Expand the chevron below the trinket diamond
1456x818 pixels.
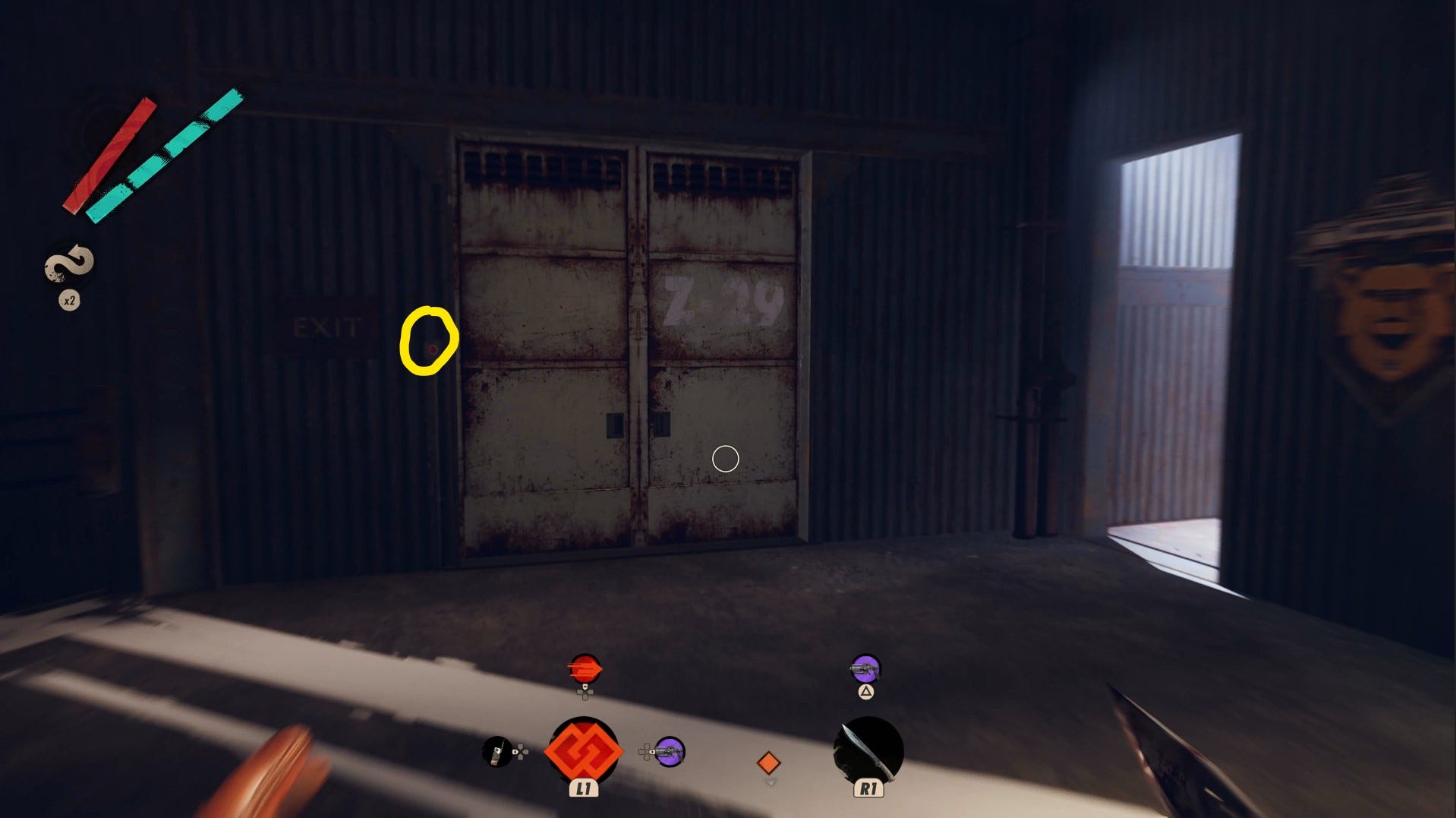(x=771, y=783)
